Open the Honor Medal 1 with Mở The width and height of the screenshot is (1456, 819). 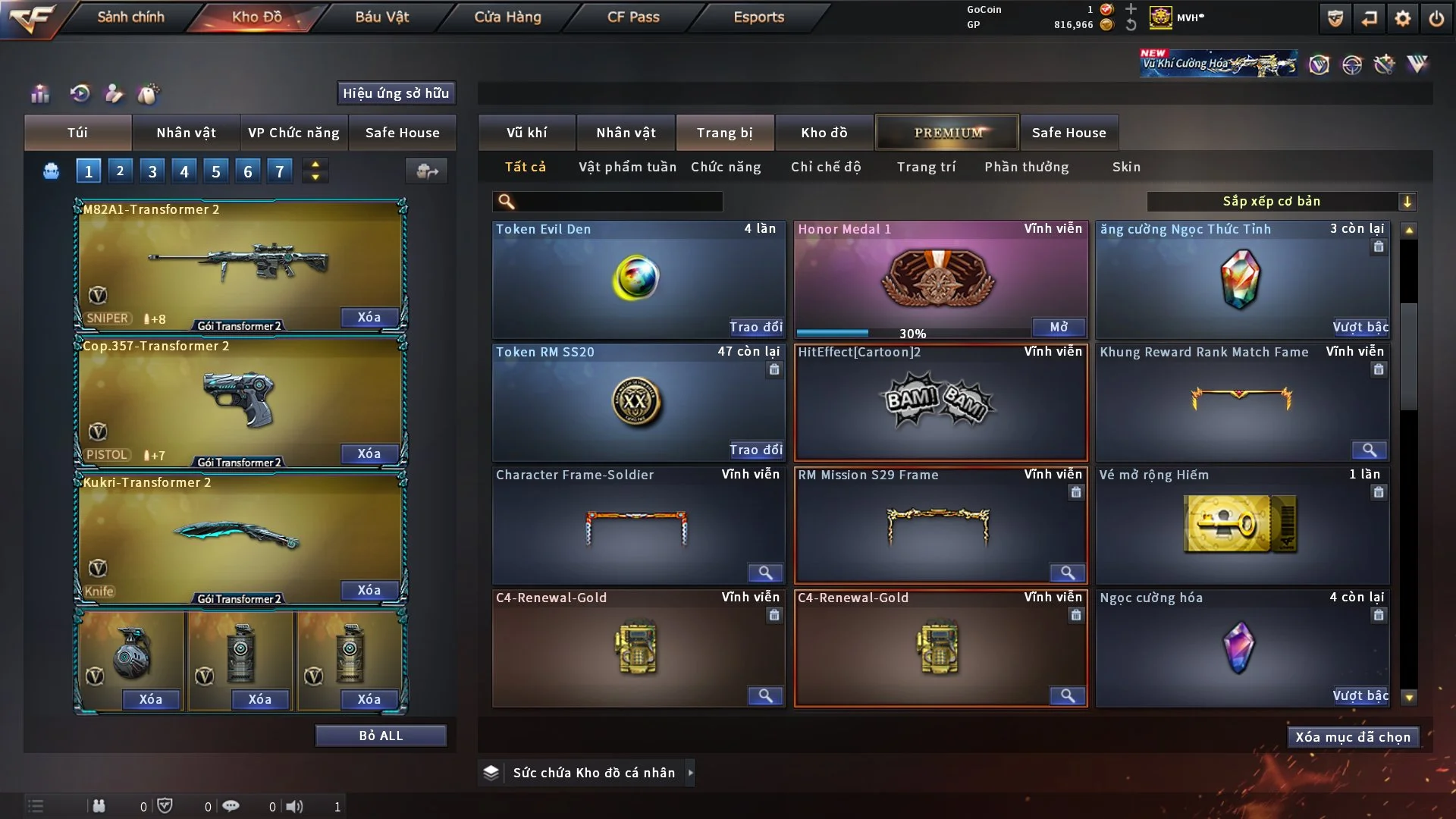[x=1059, y=327]
